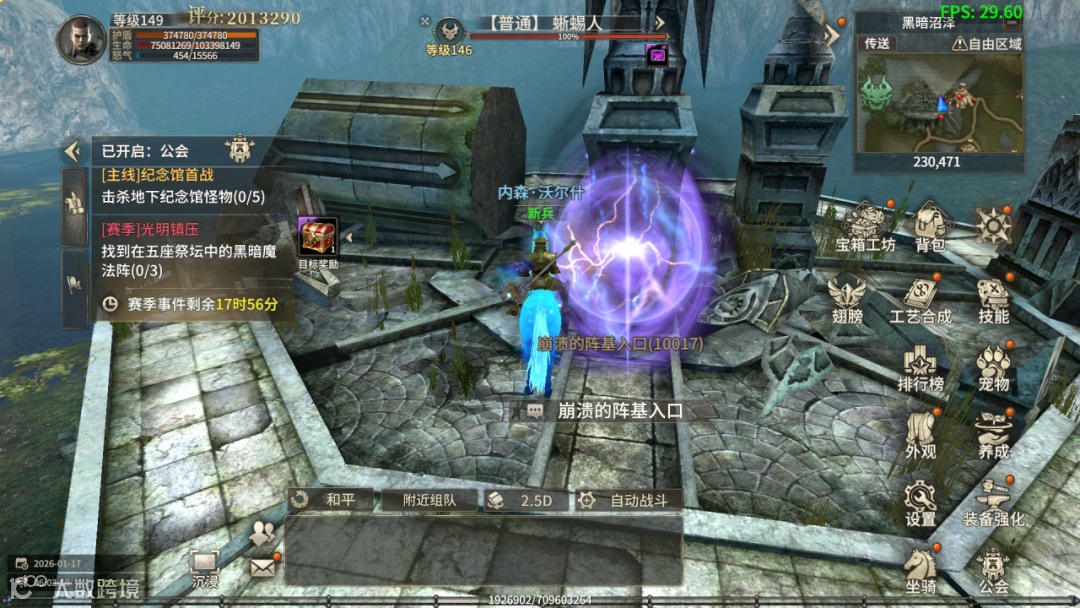1080x608 pixels.
Task: Open the 技能 skills menu
Action: tap(993, 297)
